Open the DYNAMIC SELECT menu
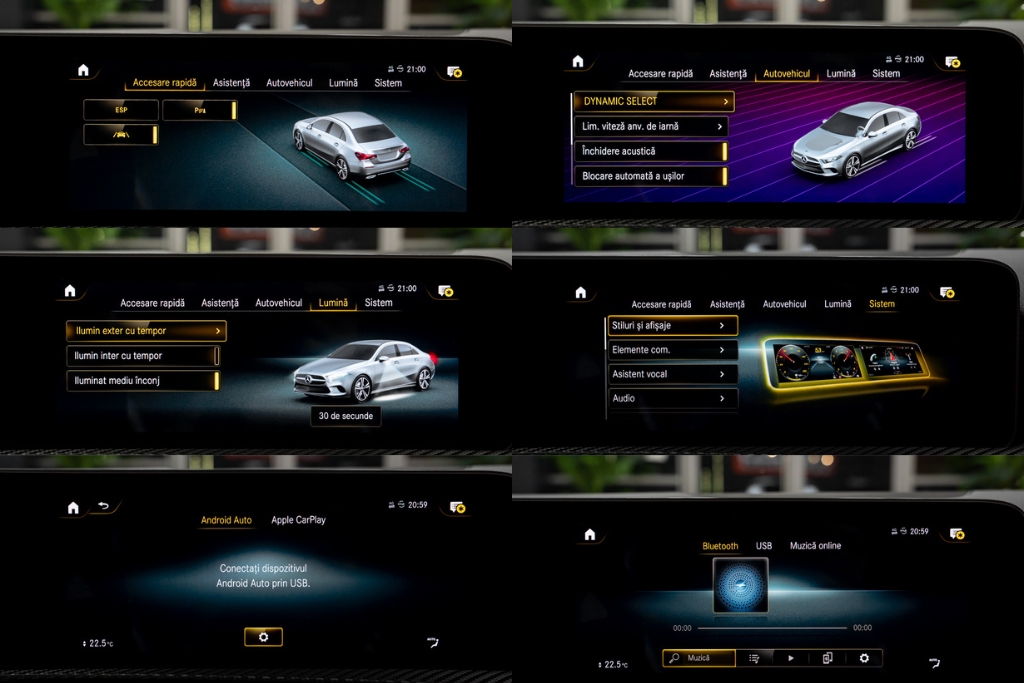Image resolution: width=1024 pixels, height=683 pixels. click(x=653, y=102)
